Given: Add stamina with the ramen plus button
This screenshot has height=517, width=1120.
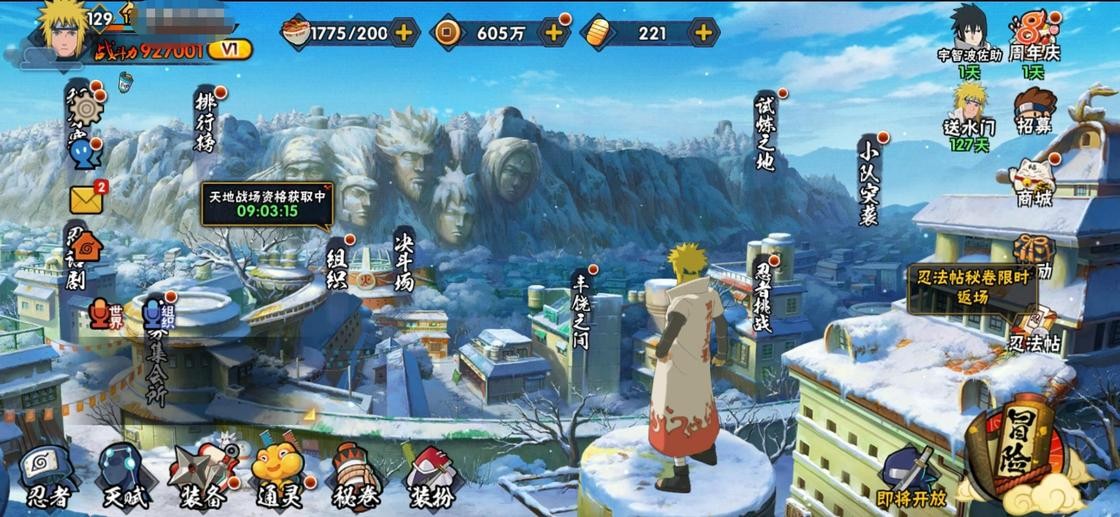Looking at the screenshot, I should pos(404,32).
